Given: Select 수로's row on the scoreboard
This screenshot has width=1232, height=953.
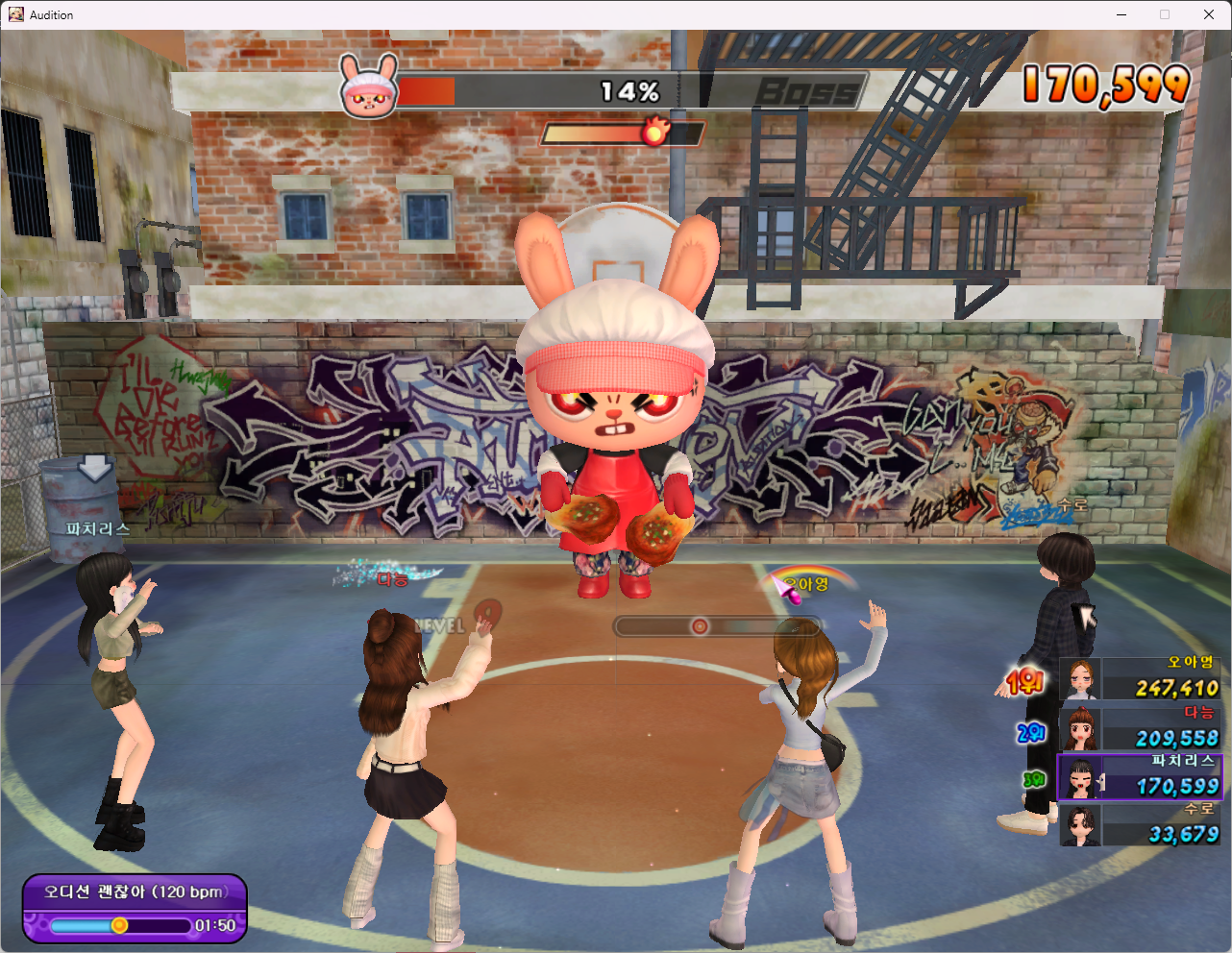Looking at the screenshot, I should coord(1140,825).
